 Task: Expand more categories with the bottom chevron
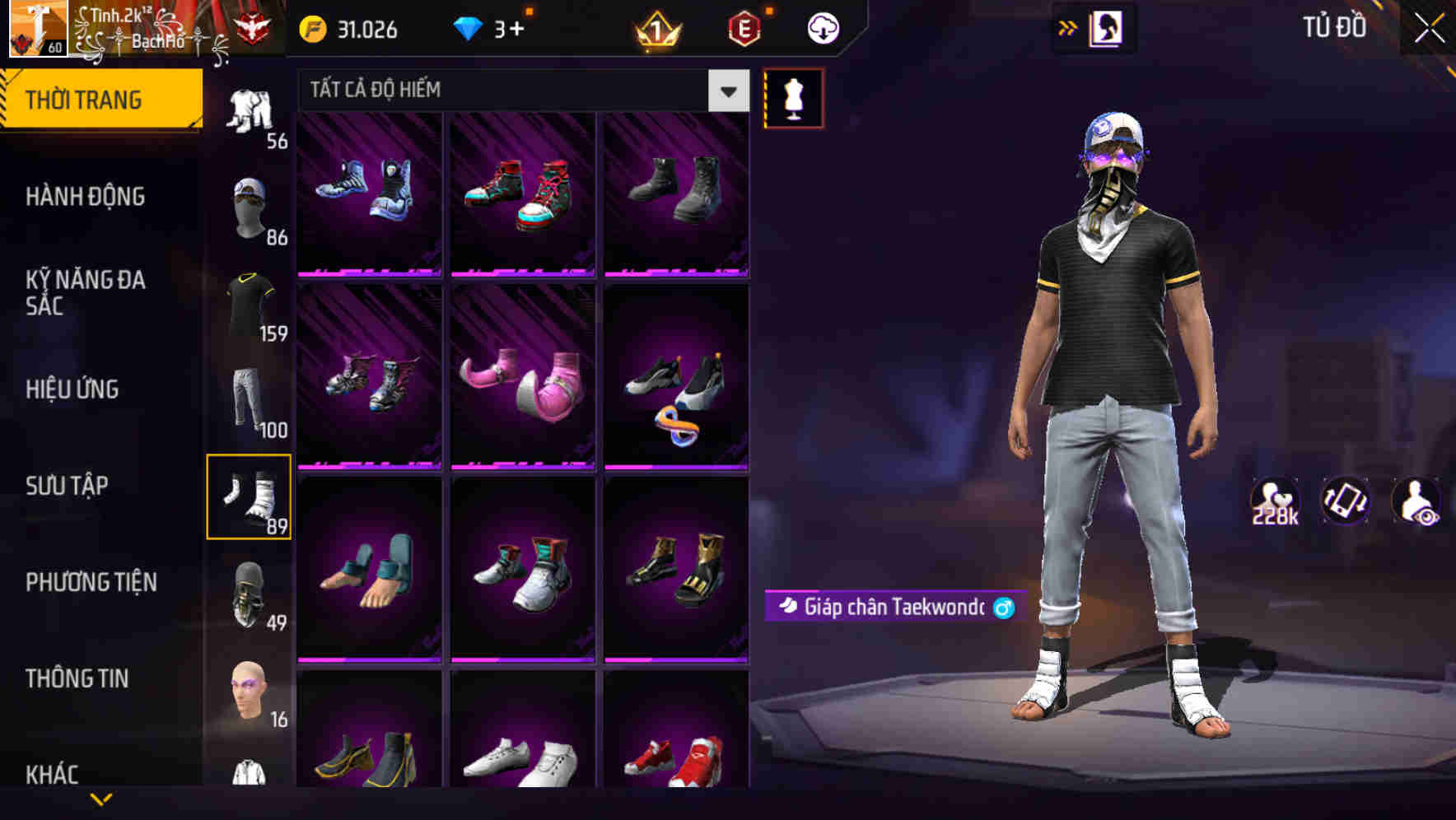(x=103, y=800)
